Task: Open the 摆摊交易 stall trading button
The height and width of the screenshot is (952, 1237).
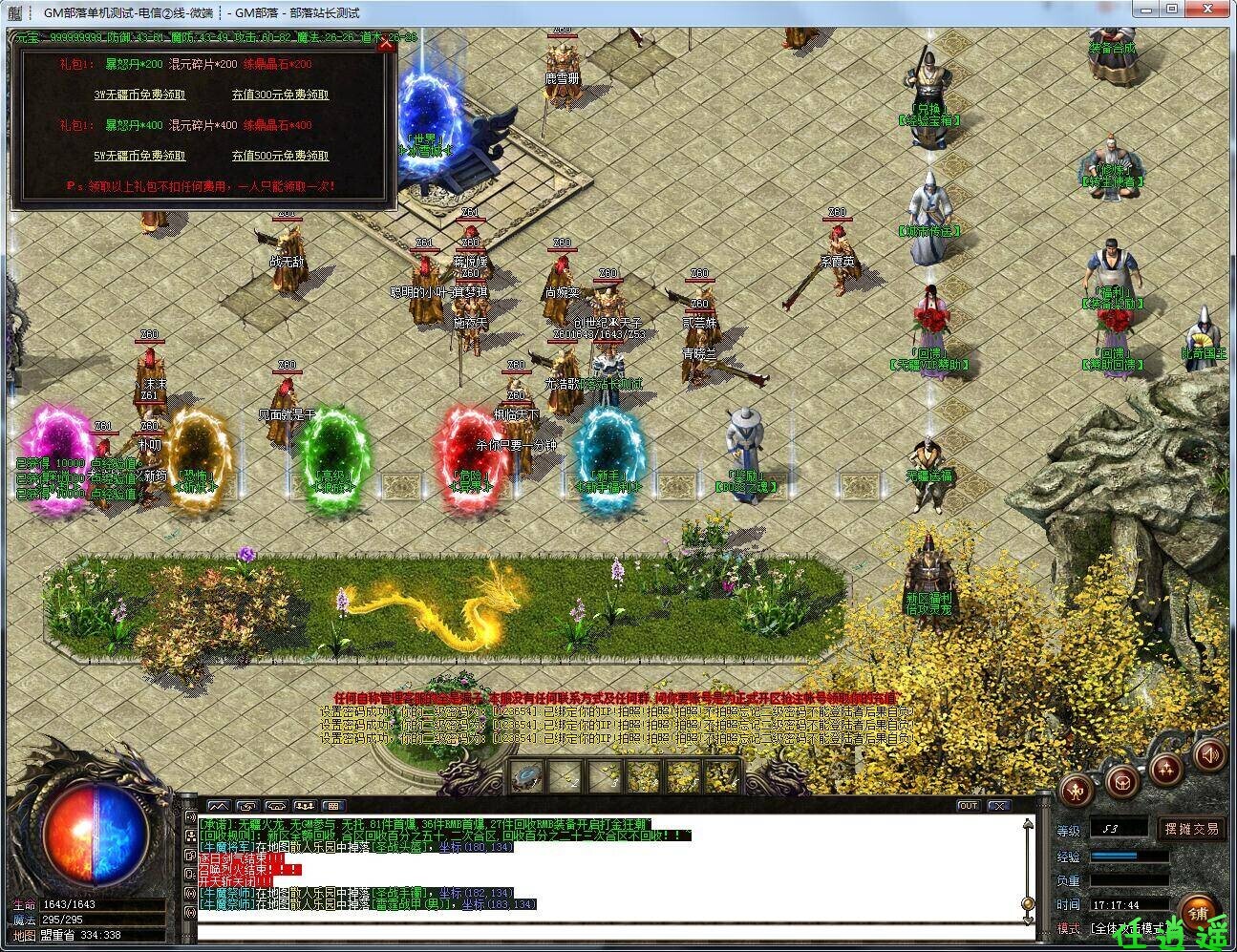Action: coord(1190,829)
